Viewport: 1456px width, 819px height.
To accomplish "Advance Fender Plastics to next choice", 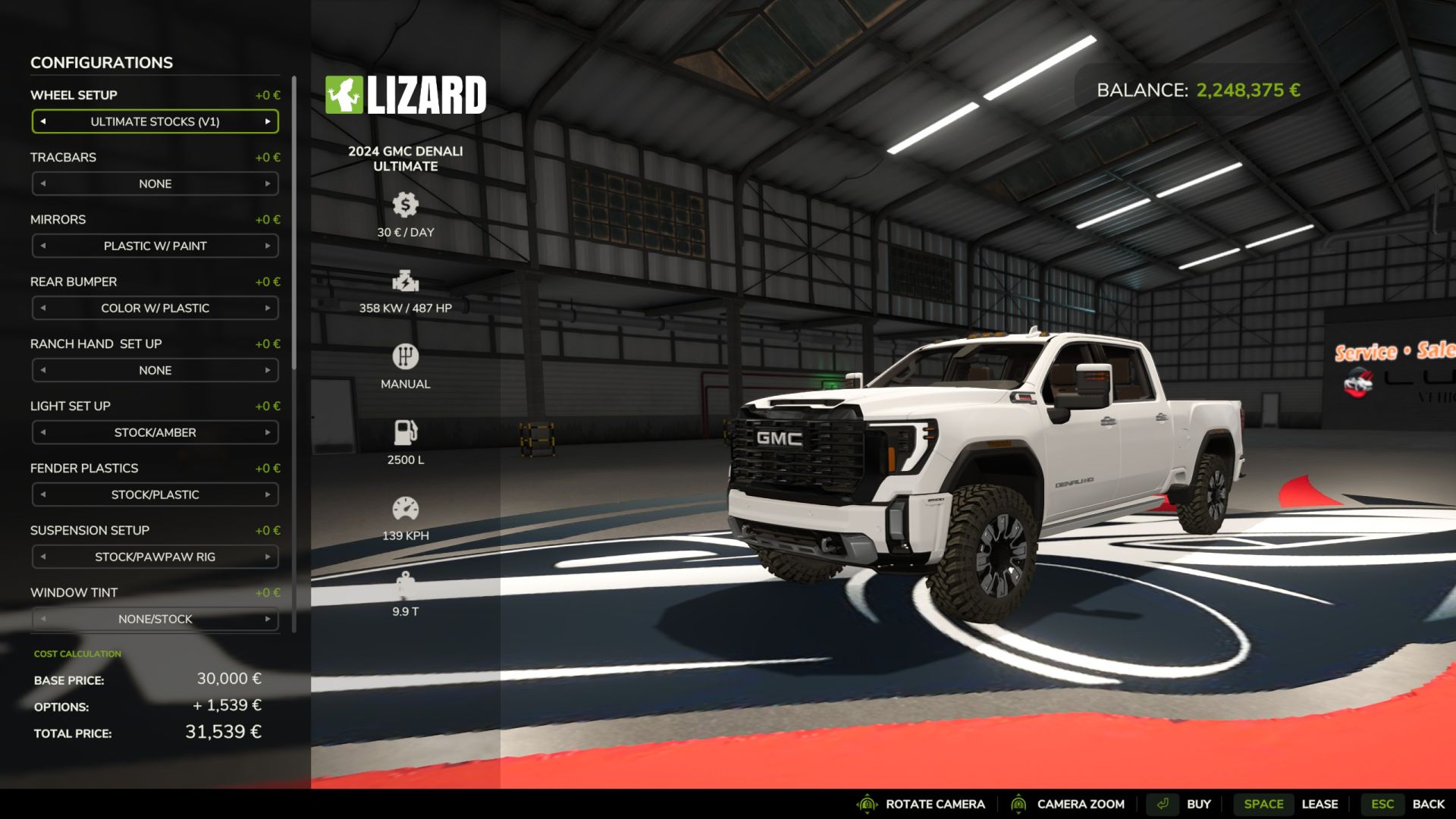I will coord(268,494).
